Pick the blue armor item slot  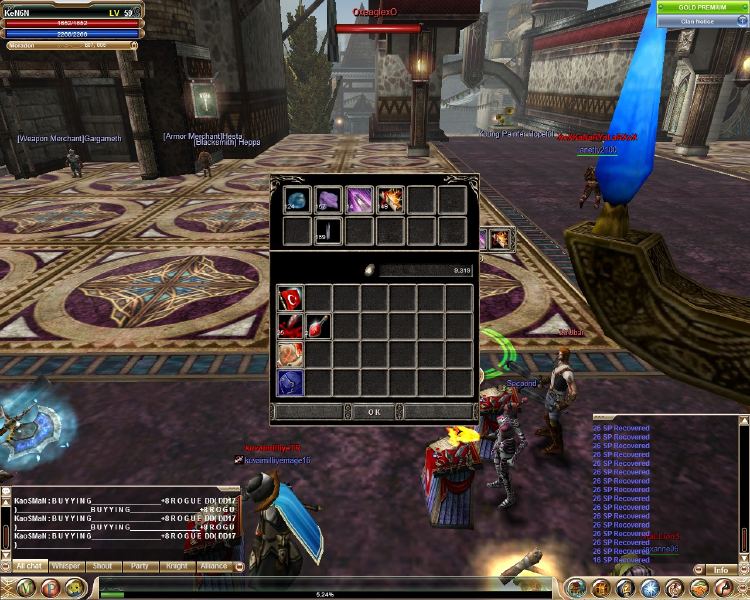(290, 382)
